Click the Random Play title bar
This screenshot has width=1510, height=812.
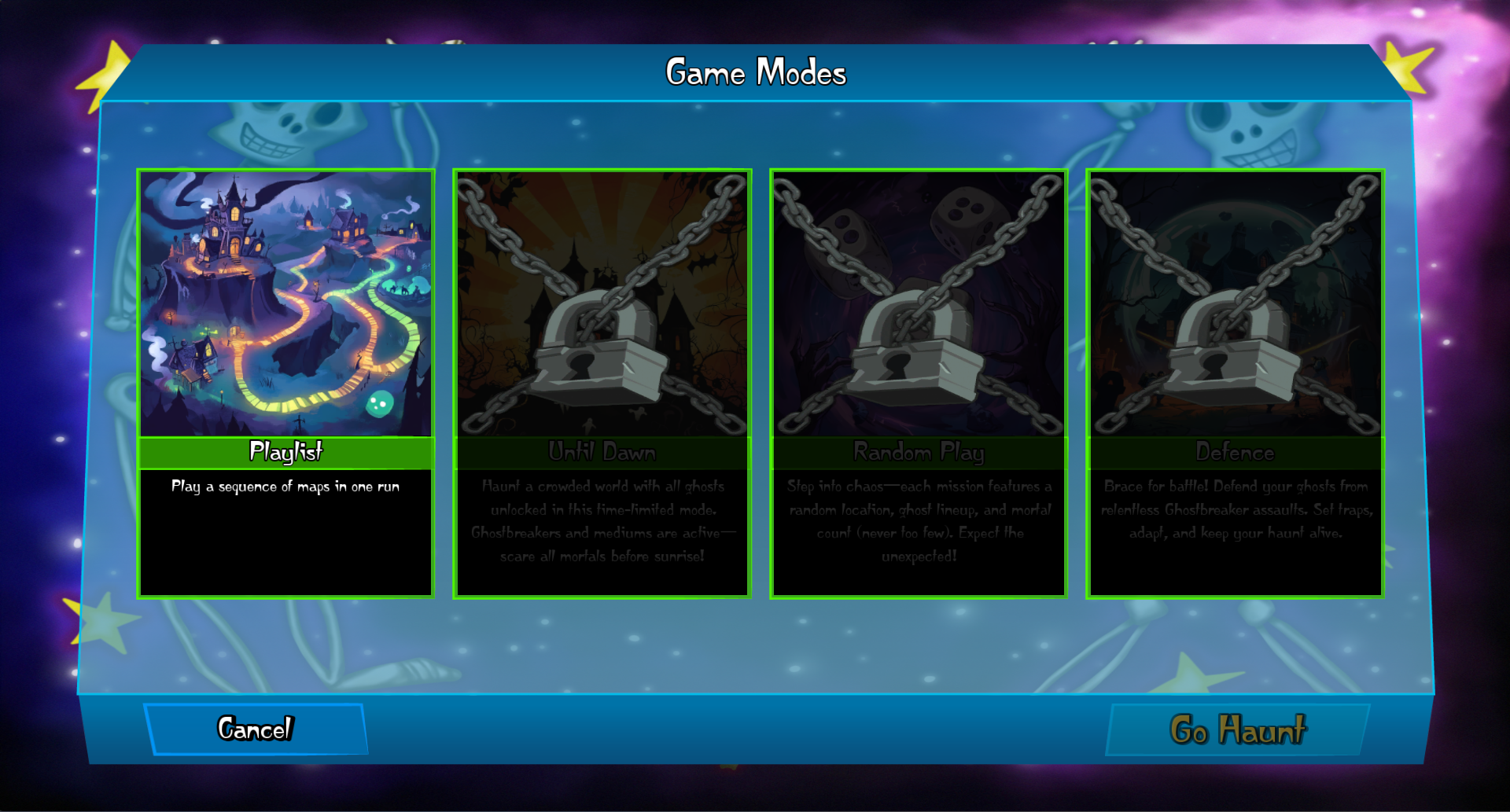[919, 451]
